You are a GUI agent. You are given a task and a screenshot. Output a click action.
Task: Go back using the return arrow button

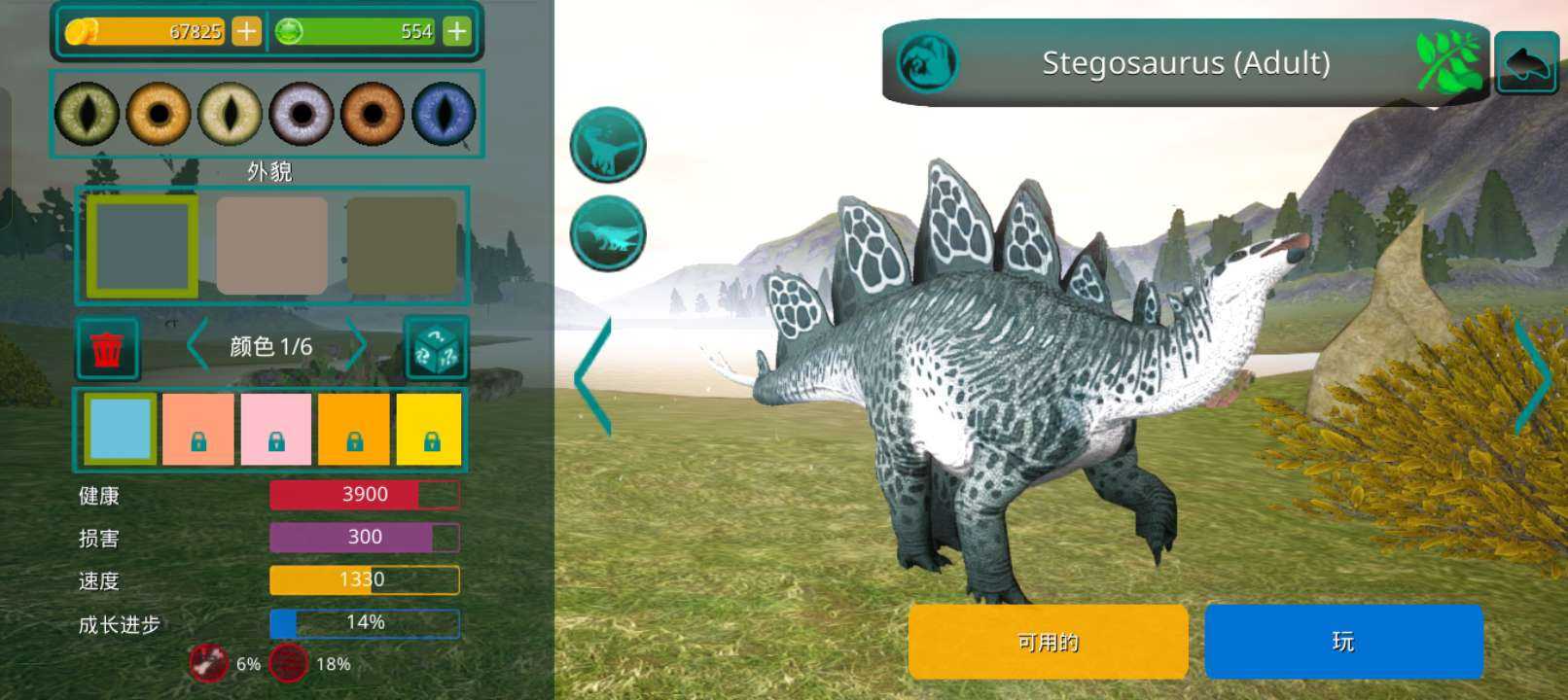pos(1526,63)
